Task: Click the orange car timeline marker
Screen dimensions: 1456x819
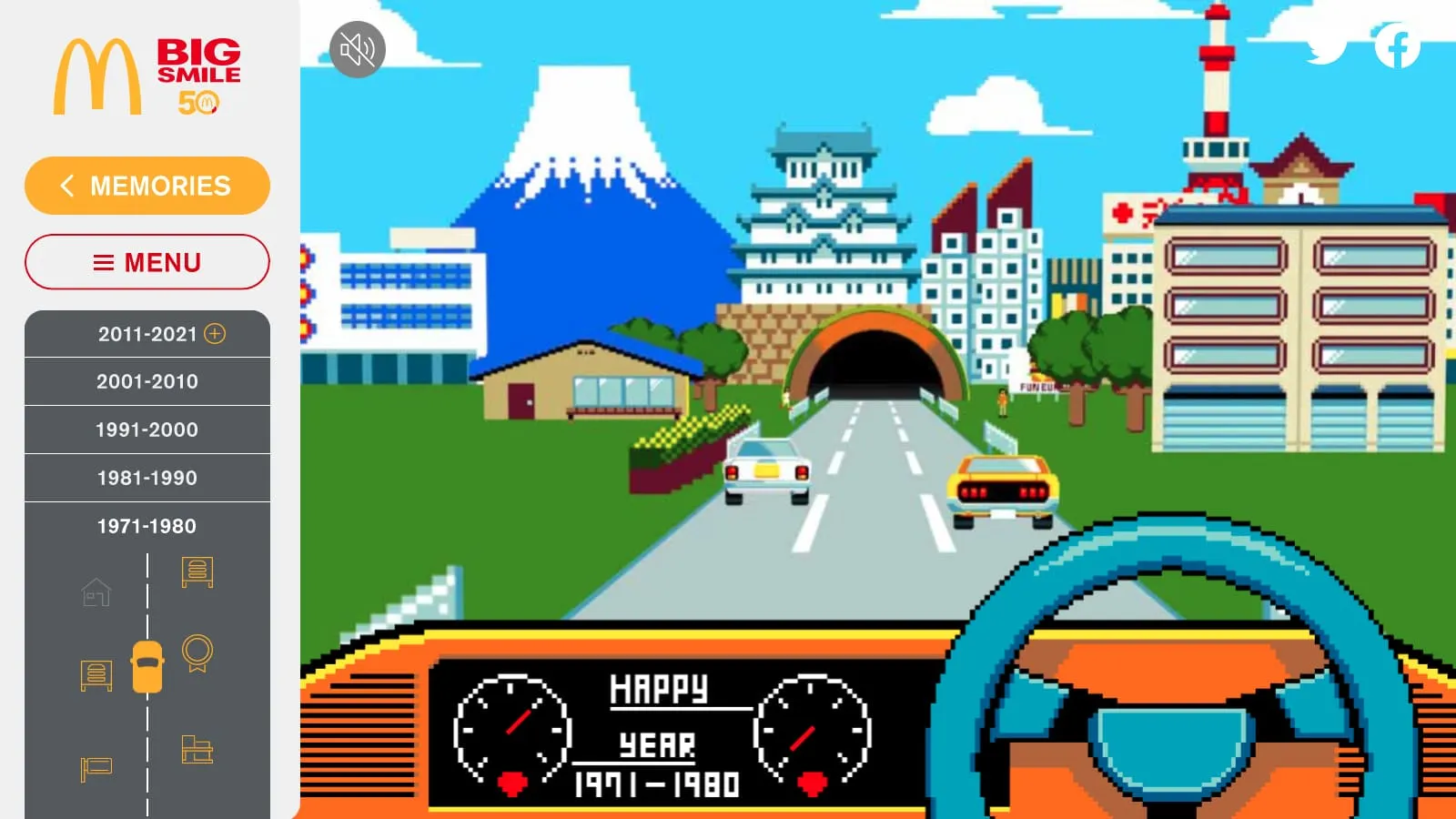Action: coord(147,667)
